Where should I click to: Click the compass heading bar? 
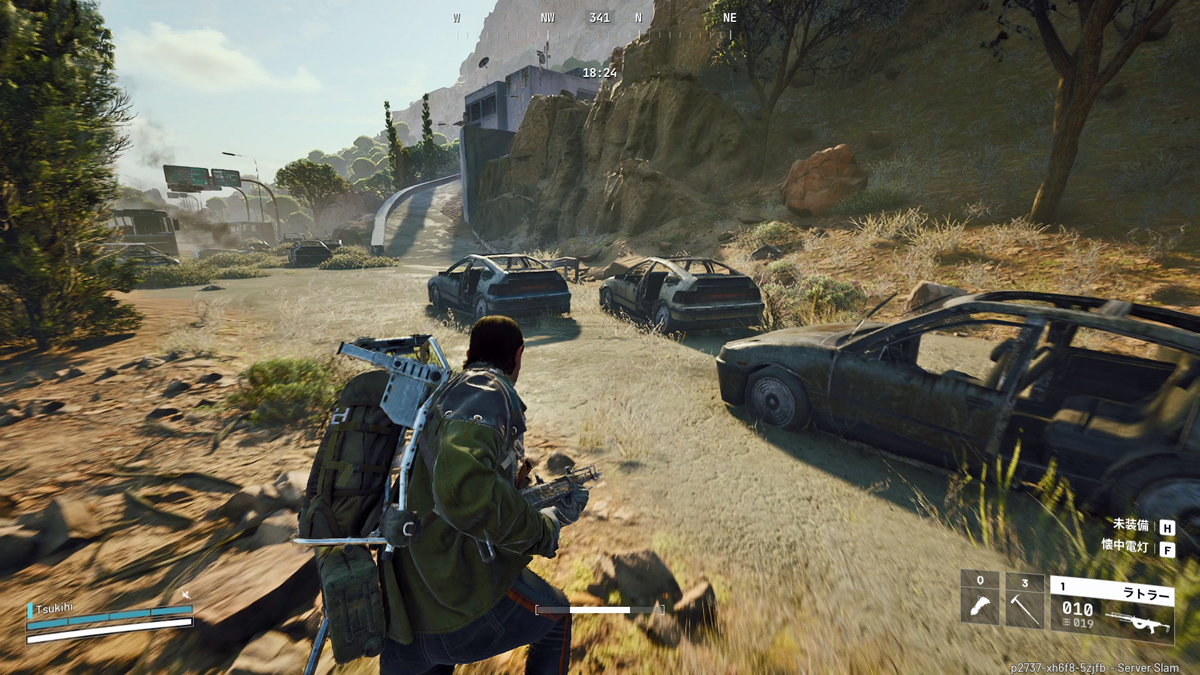(x=598, y=19)
